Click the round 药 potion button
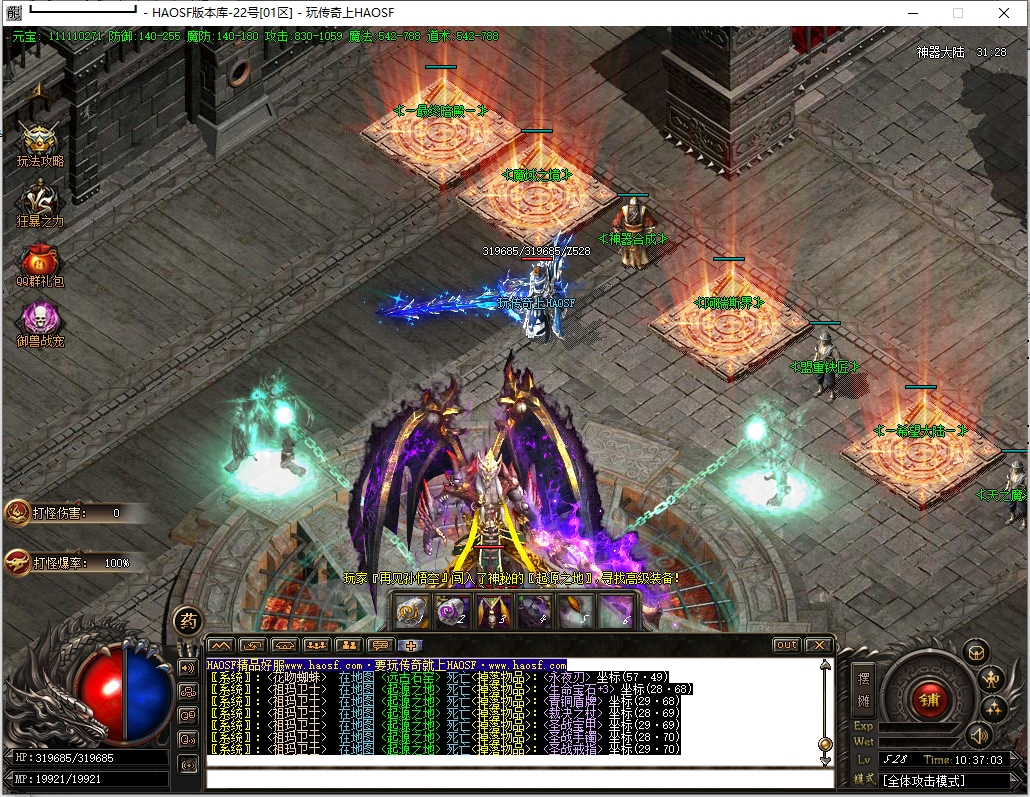 click(x=187, y=621)
